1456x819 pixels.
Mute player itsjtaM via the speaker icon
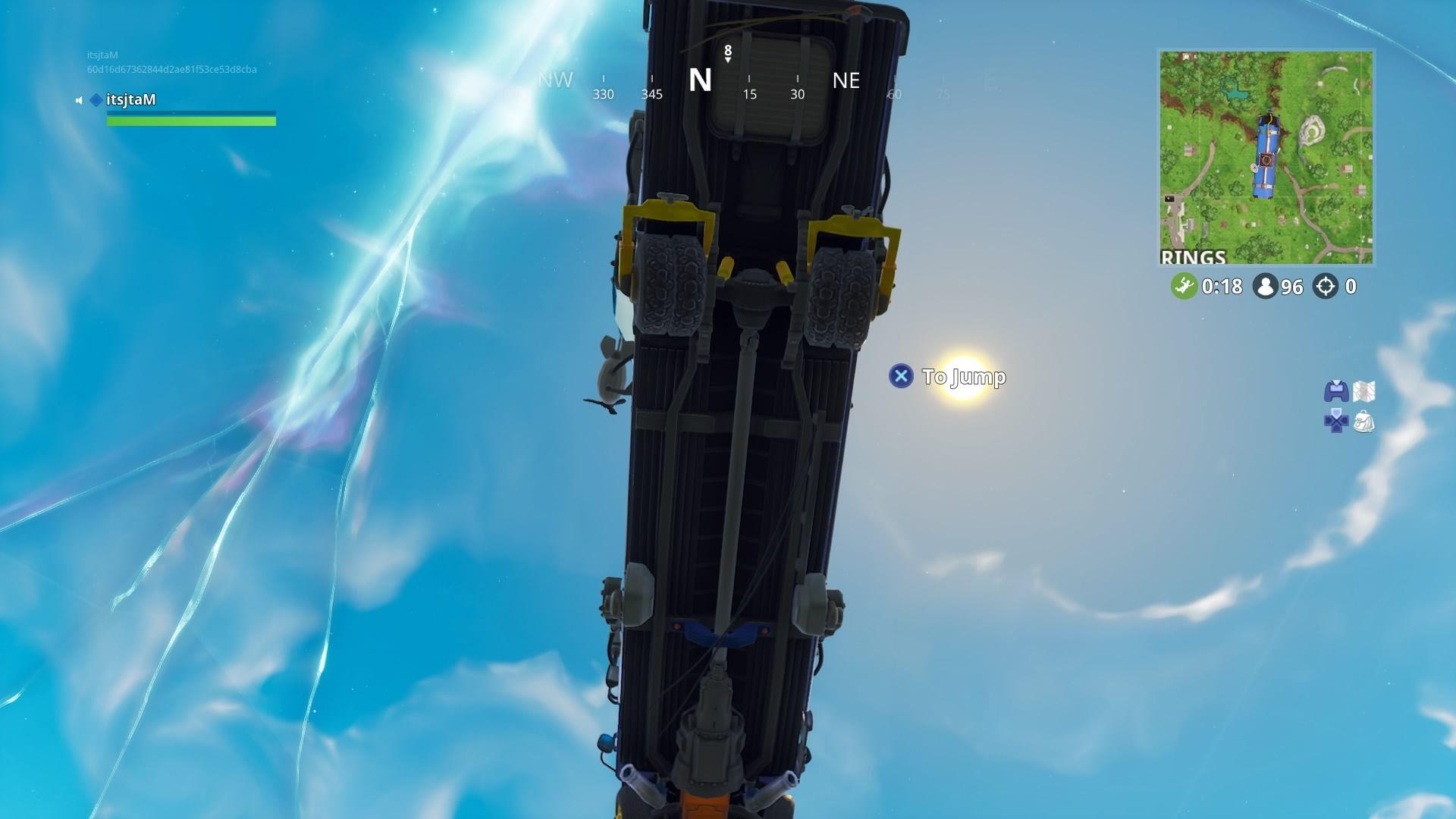pos(79,99)
